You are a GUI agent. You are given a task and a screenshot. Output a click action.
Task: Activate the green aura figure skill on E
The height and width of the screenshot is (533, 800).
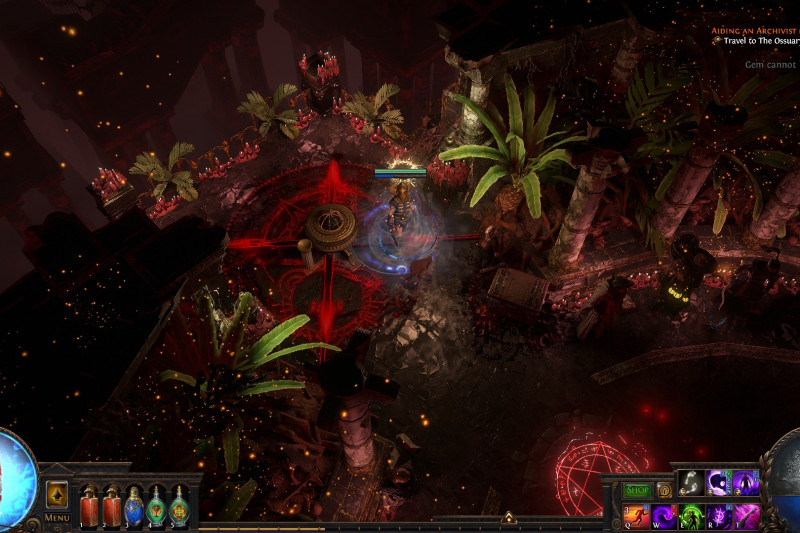click(x=692, y=516)
